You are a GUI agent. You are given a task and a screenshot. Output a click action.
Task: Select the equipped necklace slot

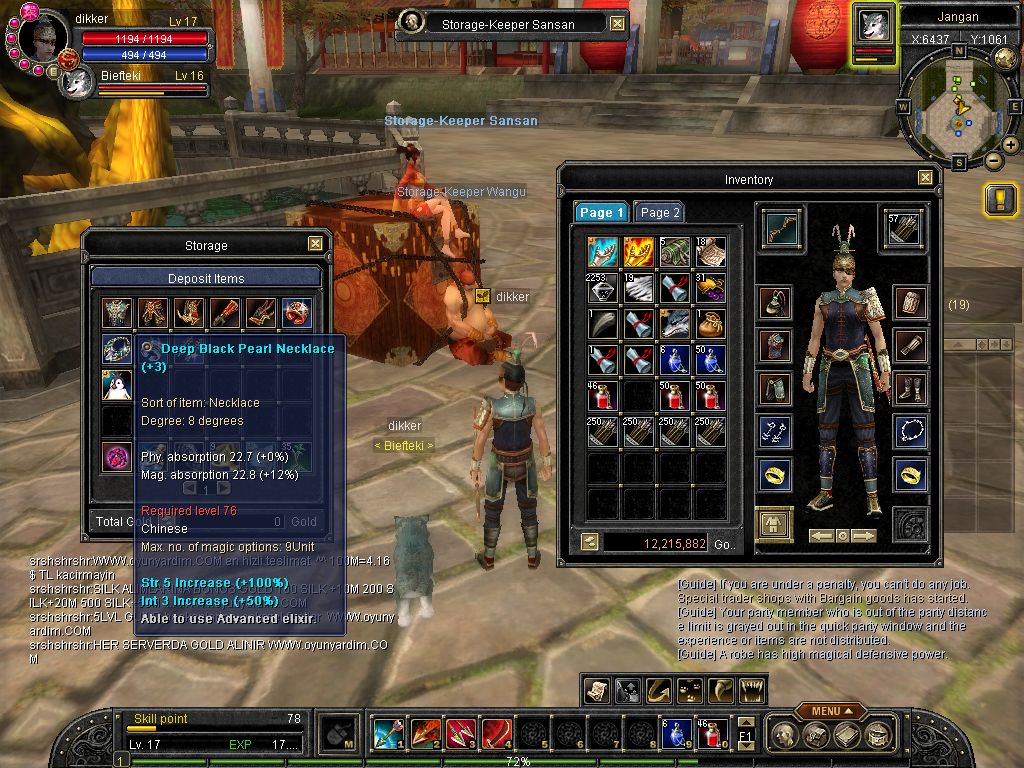pos(909,431)
